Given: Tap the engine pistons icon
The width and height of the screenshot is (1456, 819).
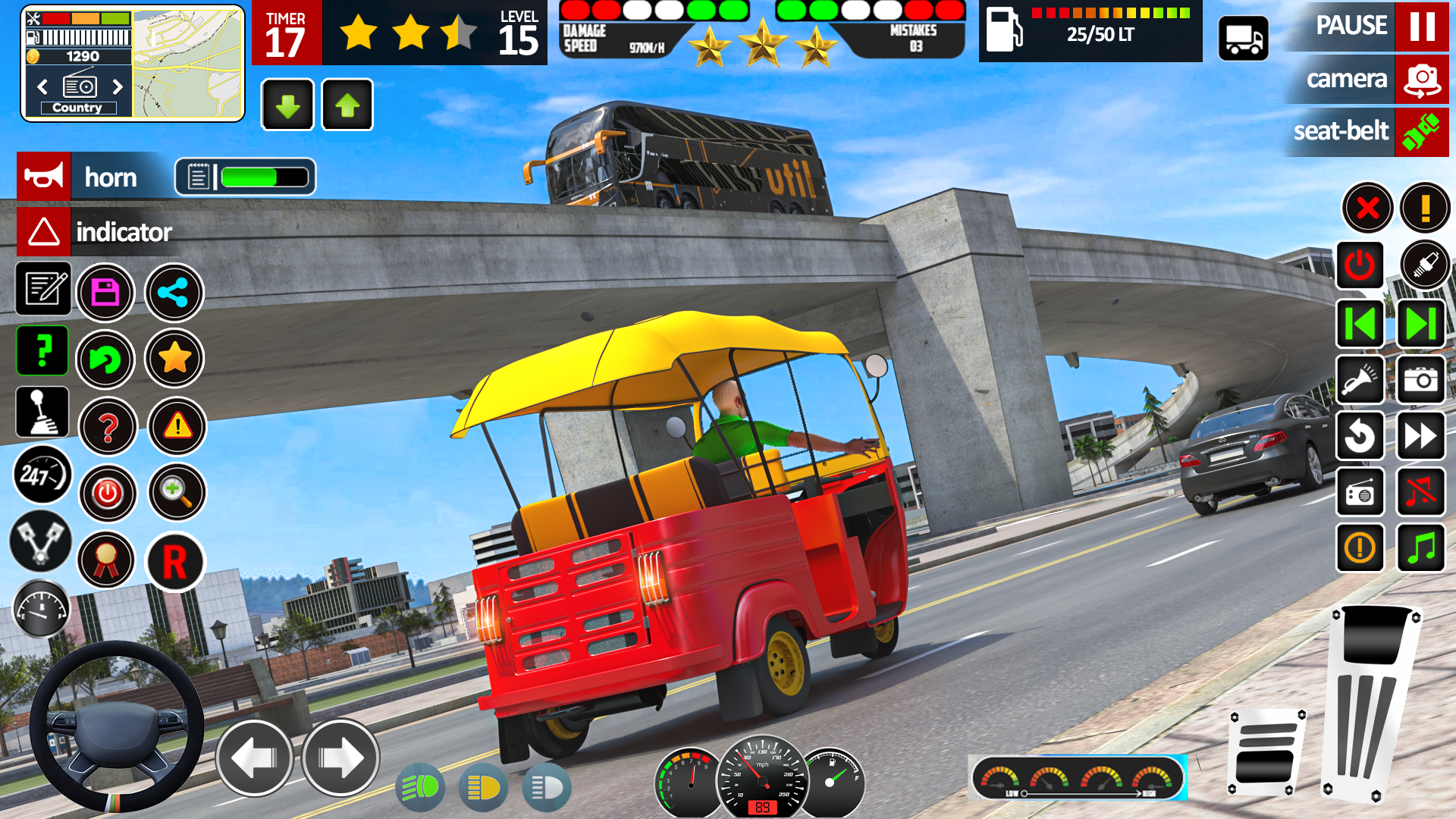Looking at the screenshot, I should pyautogui.click(x=42, y=542).
